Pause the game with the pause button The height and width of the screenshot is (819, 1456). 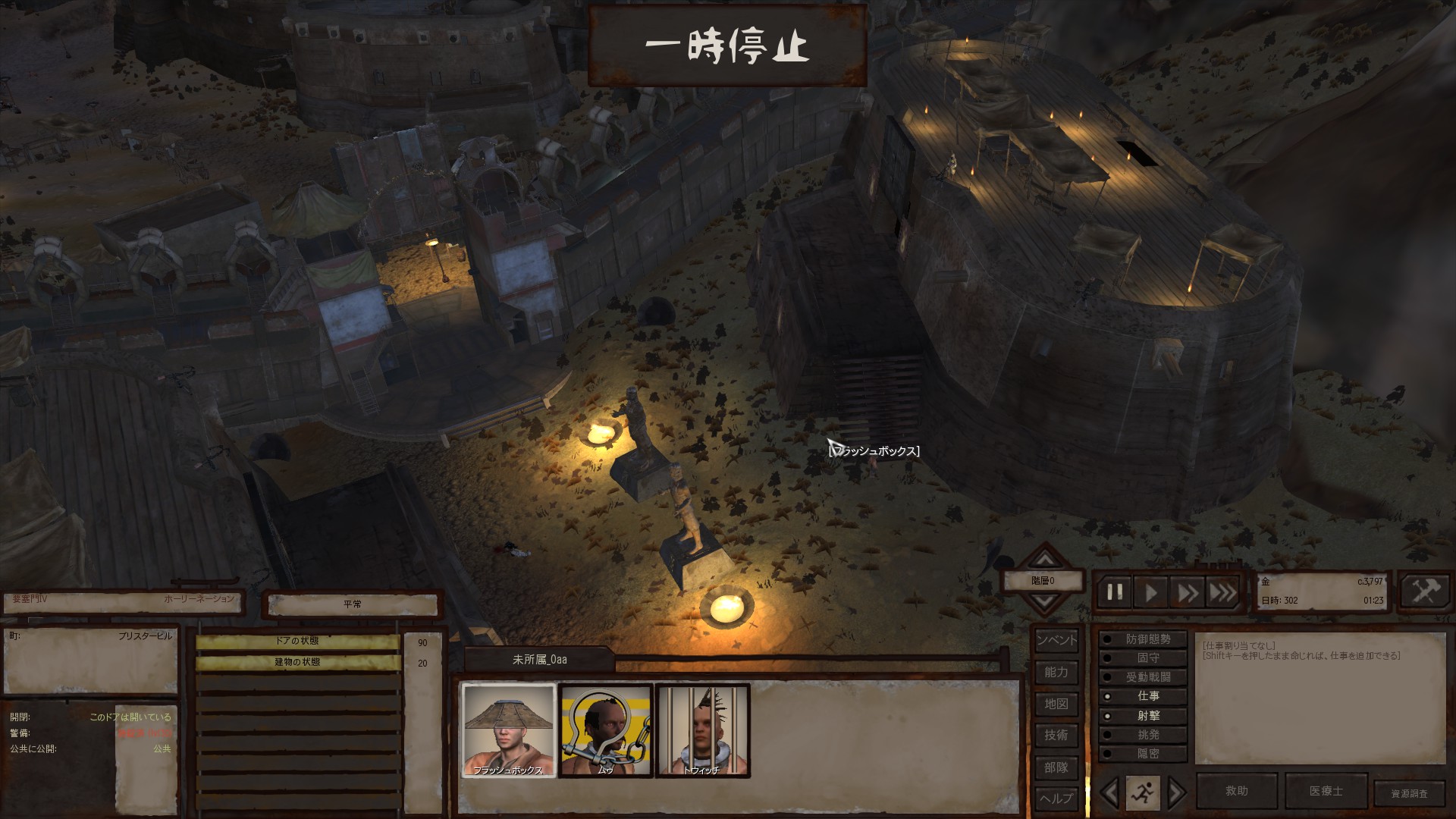click(1115, 592)
